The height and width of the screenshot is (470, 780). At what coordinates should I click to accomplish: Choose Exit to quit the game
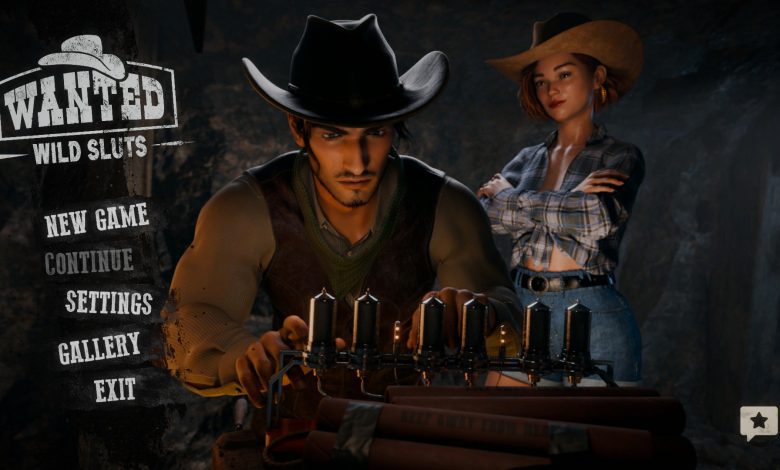[x=115, y=389]
